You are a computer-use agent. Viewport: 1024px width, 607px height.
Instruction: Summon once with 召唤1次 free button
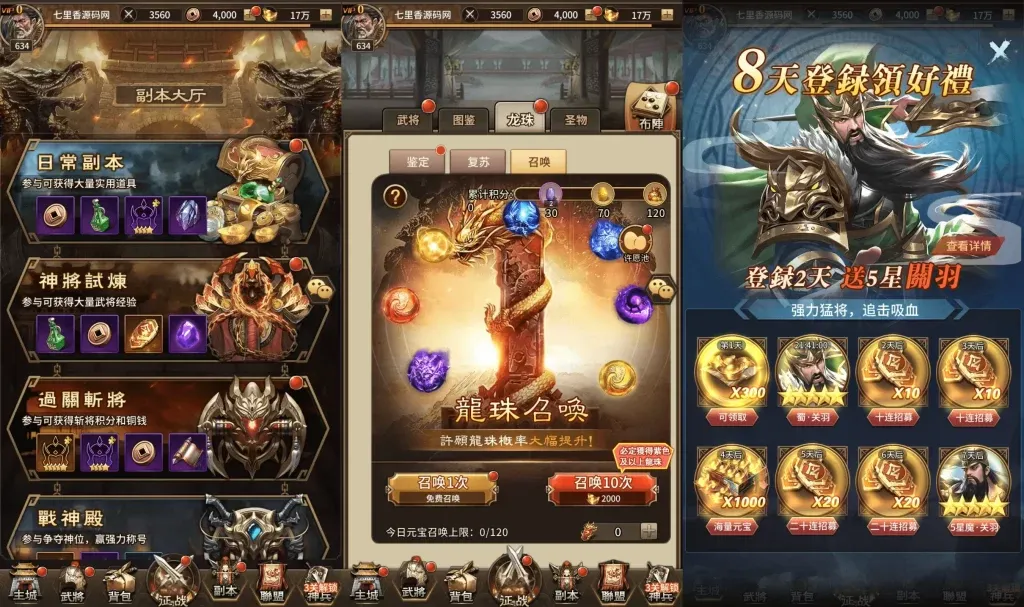441,487
